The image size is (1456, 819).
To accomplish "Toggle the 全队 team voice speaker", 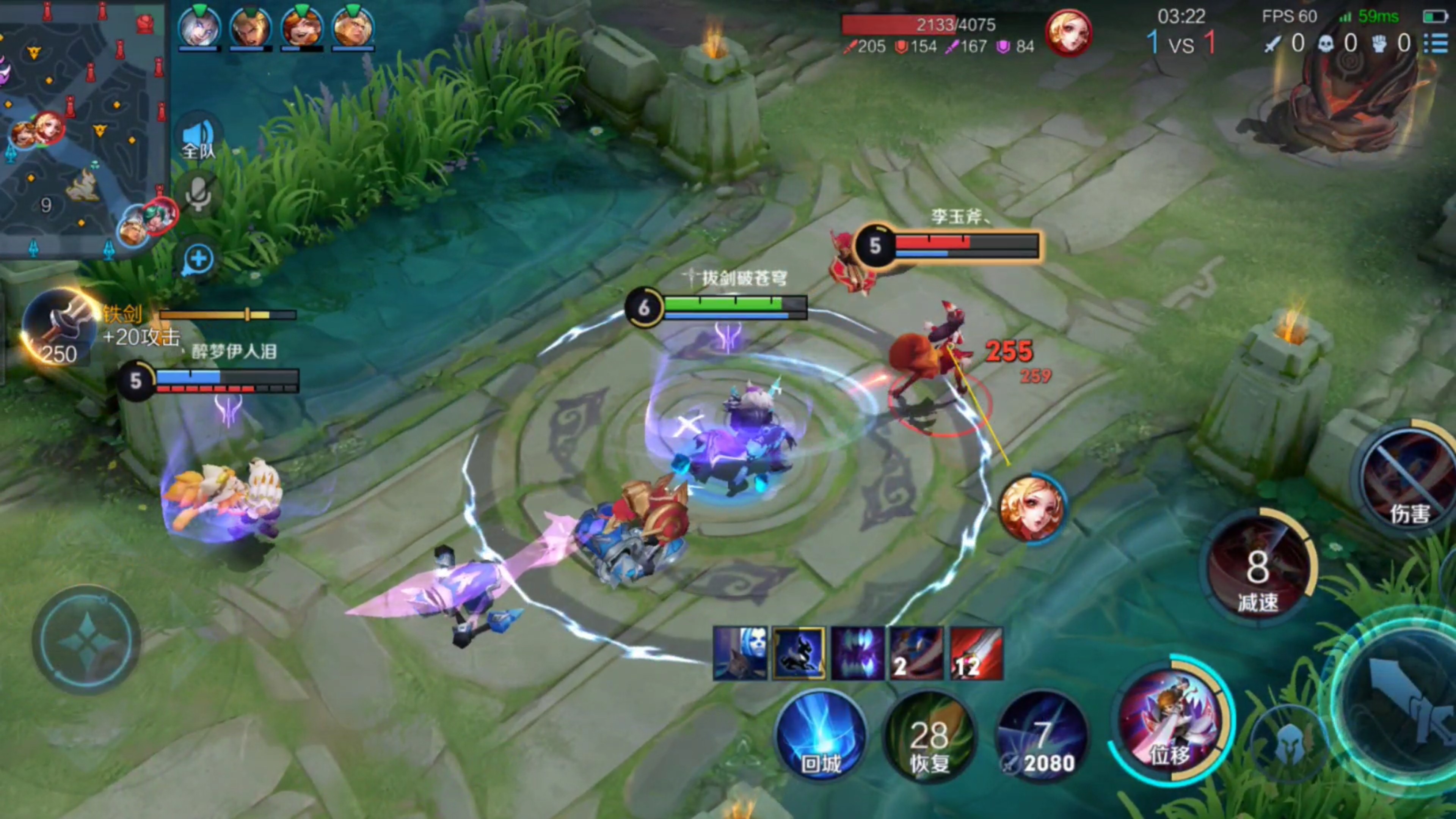I will [x=198, y=137].
